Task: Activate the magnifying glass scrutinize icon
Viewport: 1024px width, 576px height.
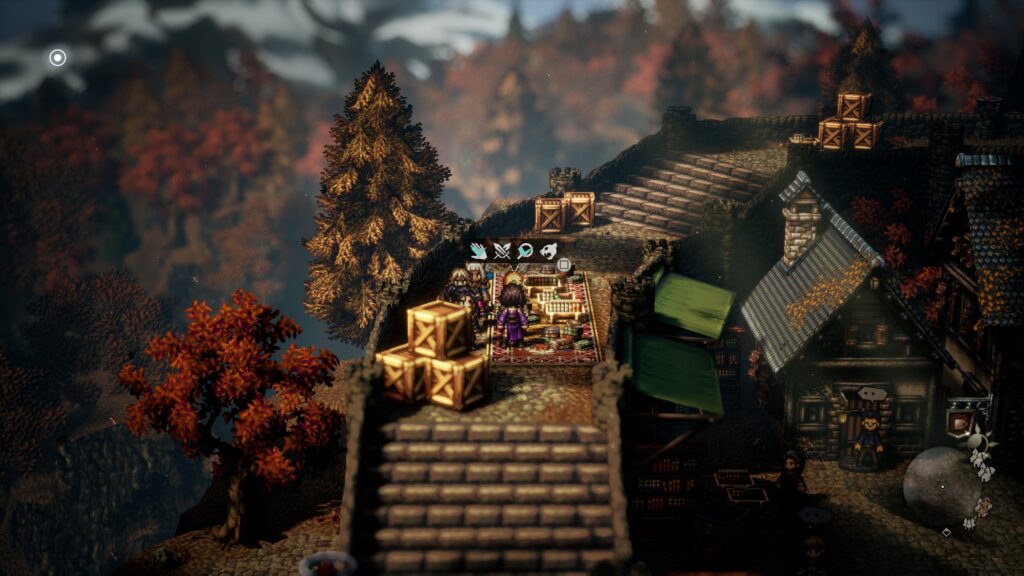Action: (x=525, y=251)
